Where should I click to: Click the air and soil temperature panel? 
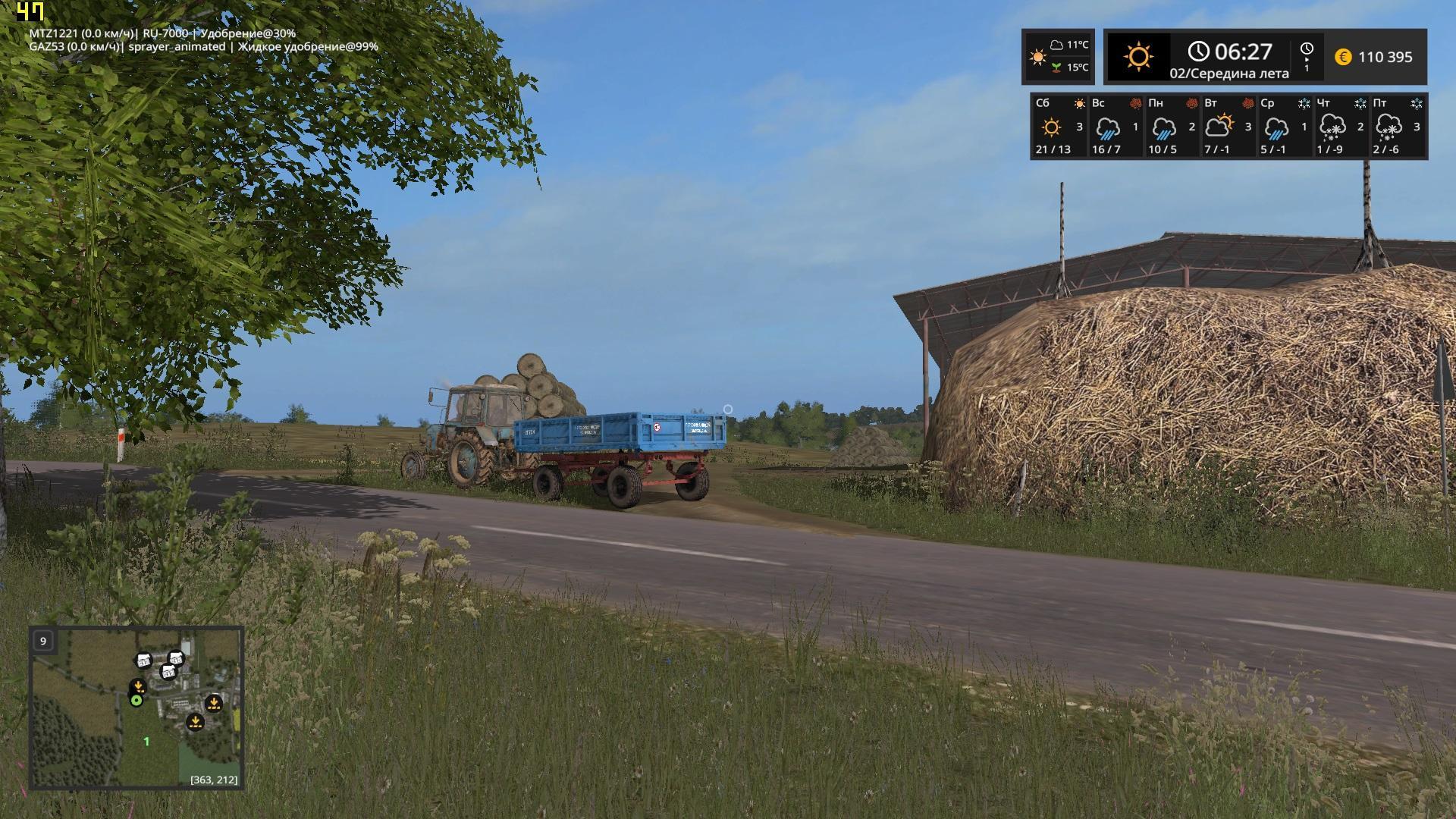[x=1059, y=56]
